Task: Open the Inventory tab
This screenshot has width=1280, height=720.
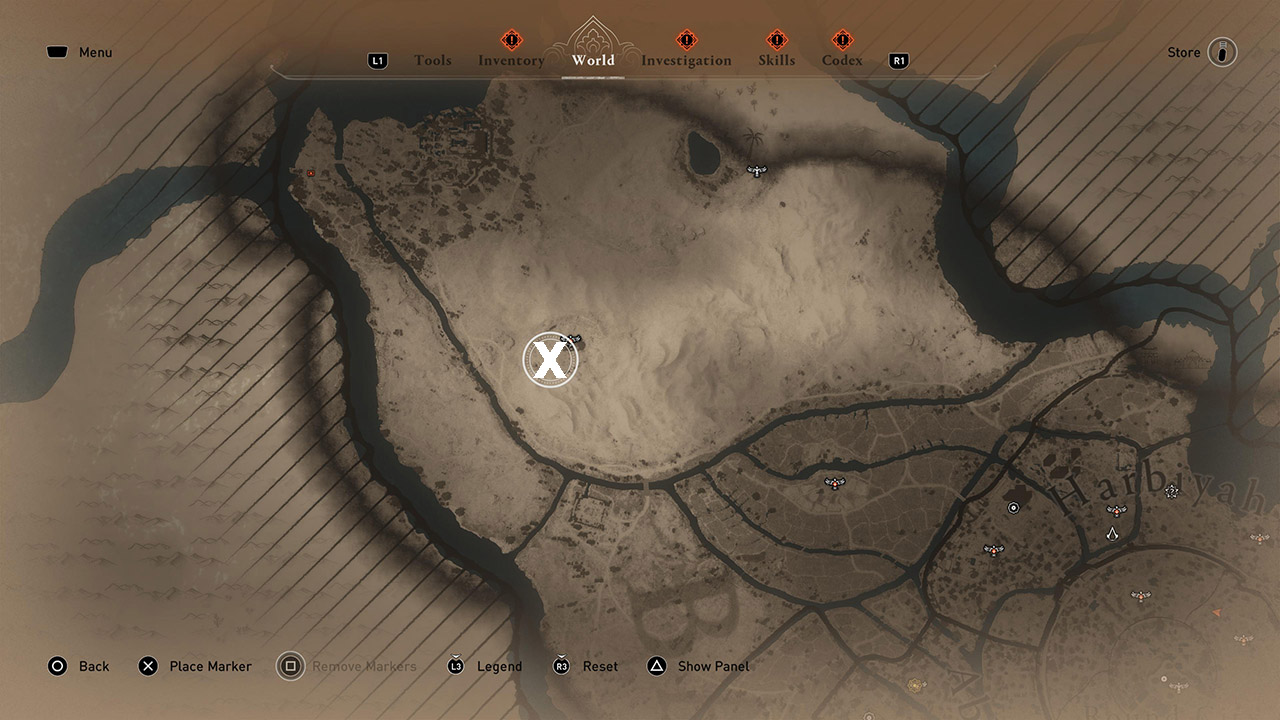Action: (x=511, y=60)
